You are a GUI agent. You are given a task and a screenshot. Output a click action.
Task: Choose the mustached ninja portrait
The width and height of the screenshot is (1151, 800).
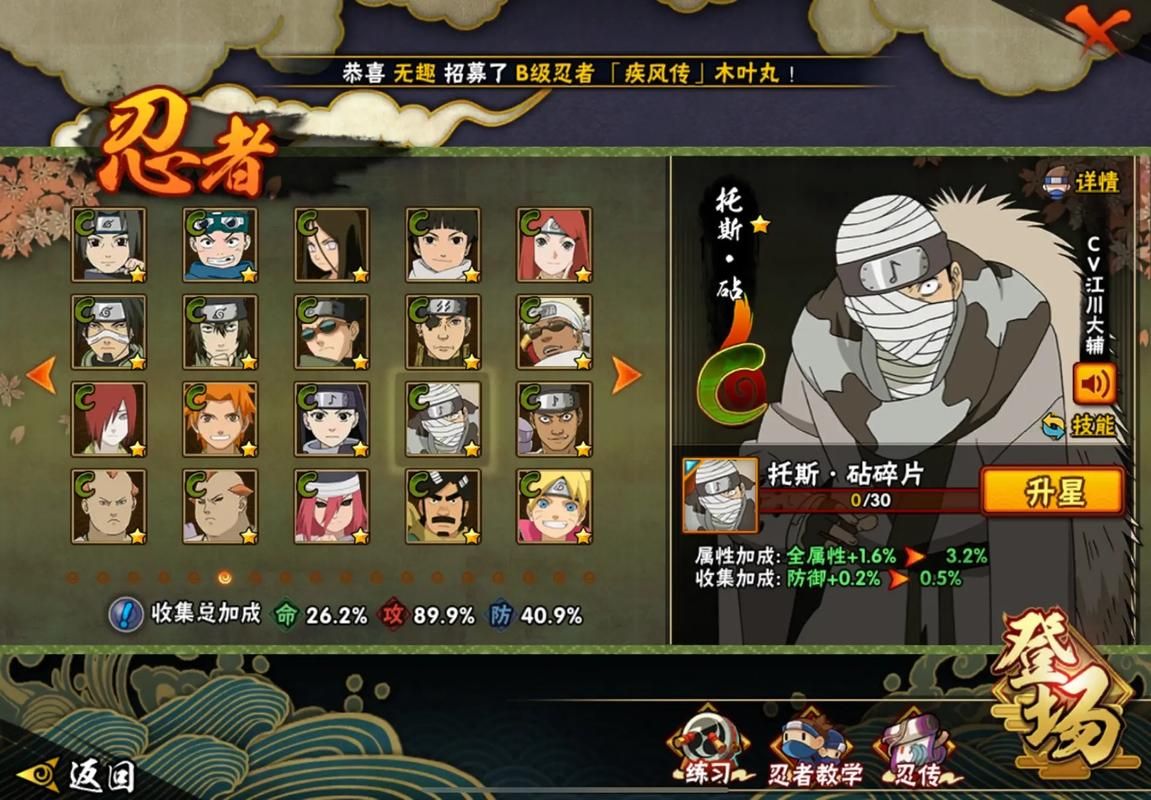point(442,507)
